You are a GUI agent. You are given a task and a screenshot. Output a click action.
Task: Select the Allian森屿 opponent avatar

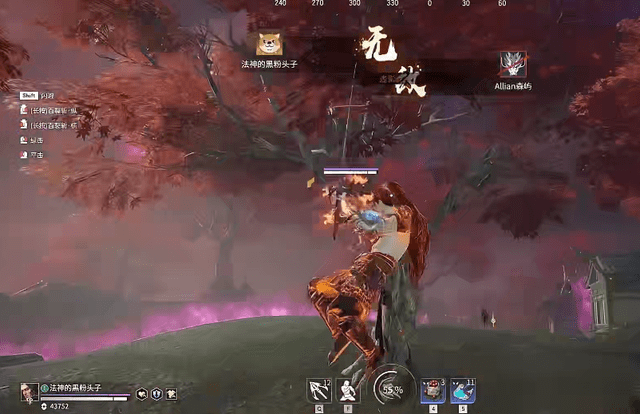click(x=514, y=64)
